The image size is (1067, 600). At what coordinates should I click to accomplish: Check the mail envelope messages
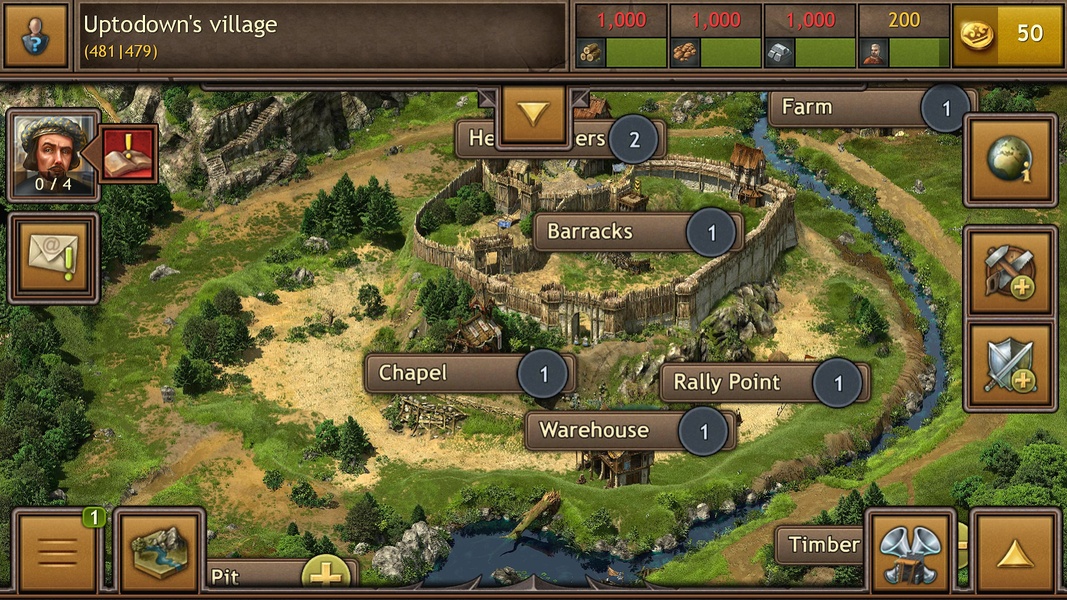[x=54, y=257]
